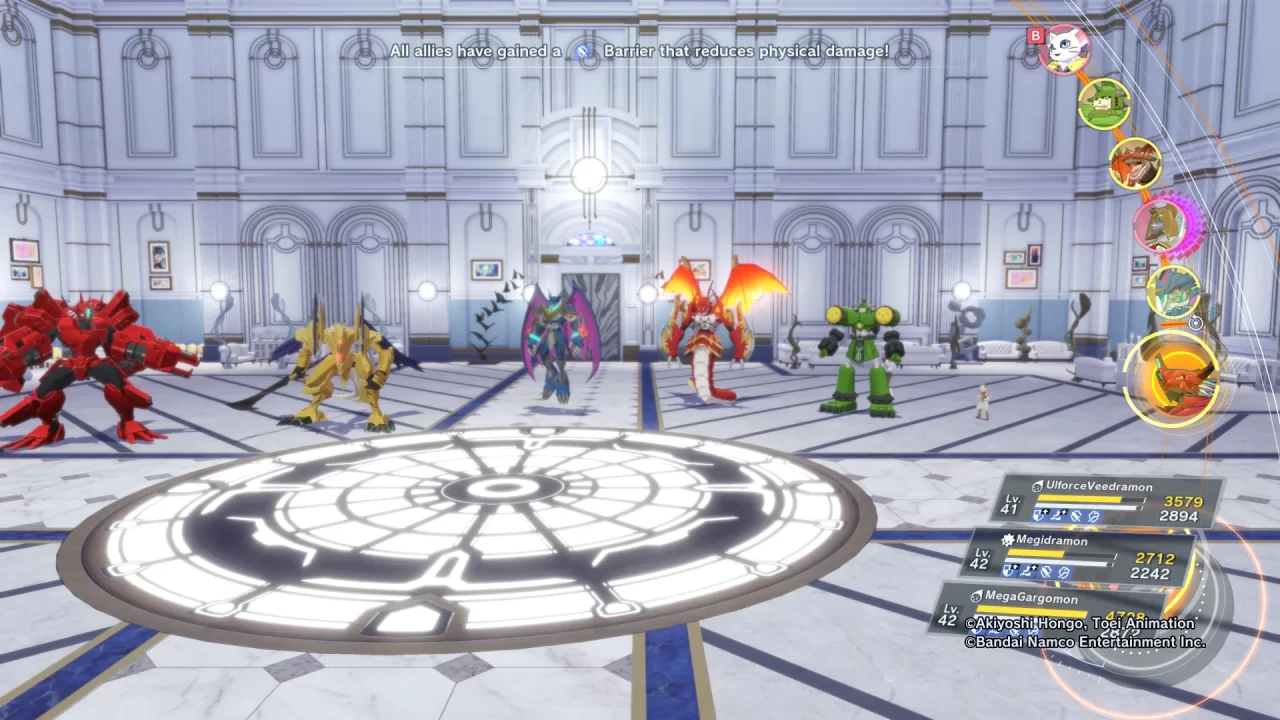Click the barrier icon in the top notification banner
Screen dimensions: 1280x720
point(583,51)
